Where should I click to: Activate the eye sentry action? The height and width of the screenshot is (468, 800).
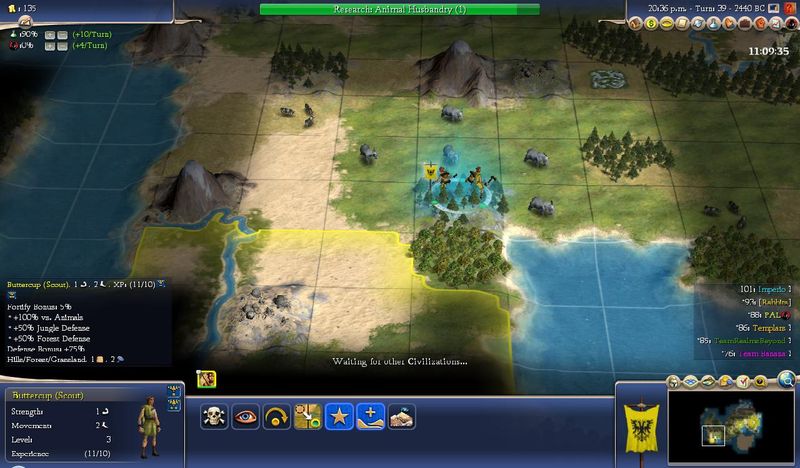247,416
